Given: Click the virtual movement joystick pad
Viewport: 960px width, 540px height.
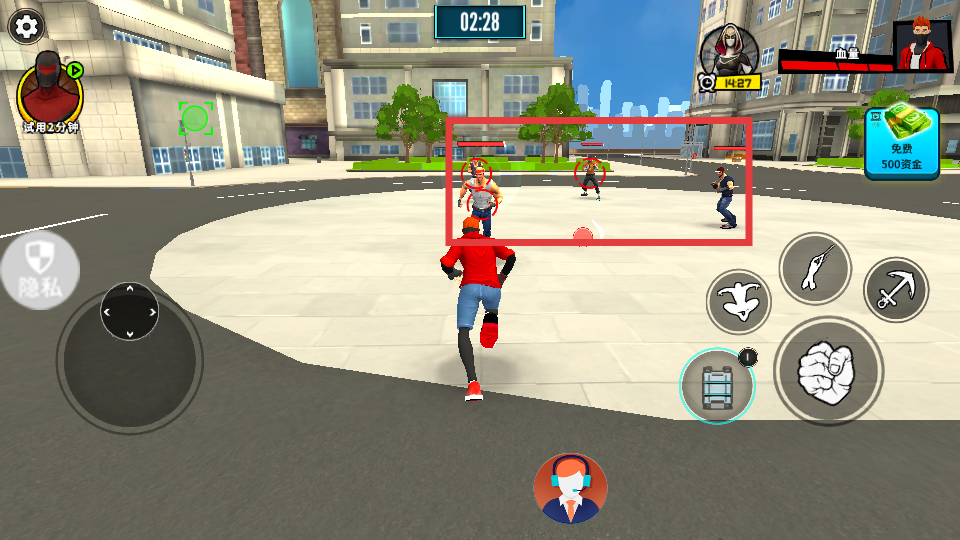Looking at the screenshot, I should point(130,311).
